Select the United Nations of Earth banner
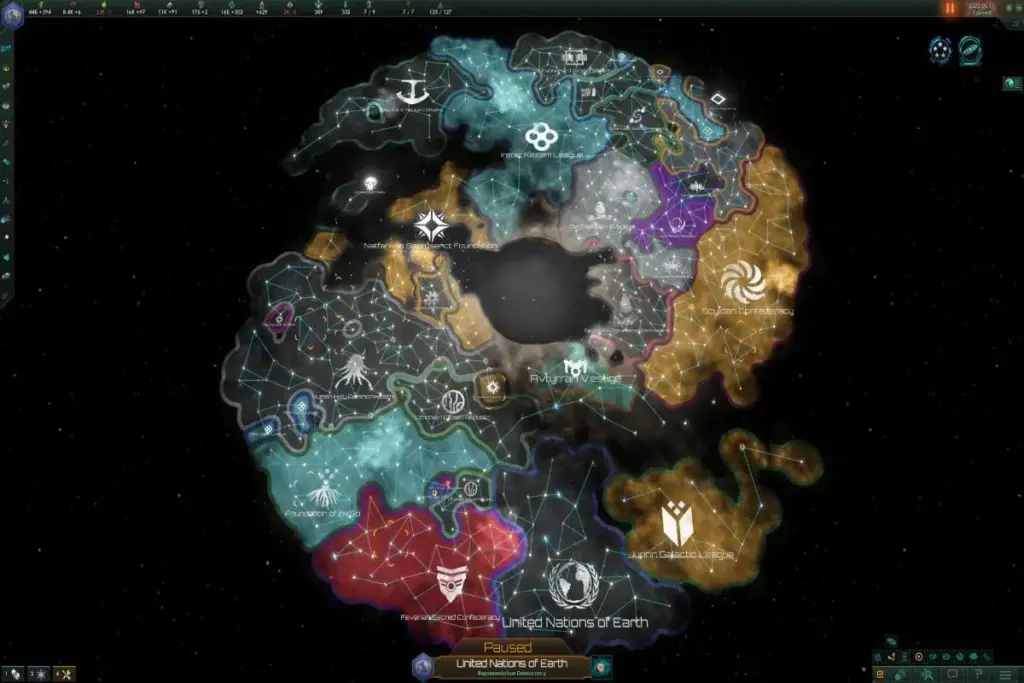This screenshot has height=683, width=1024. pyautogui.click(x=511, y=664)
